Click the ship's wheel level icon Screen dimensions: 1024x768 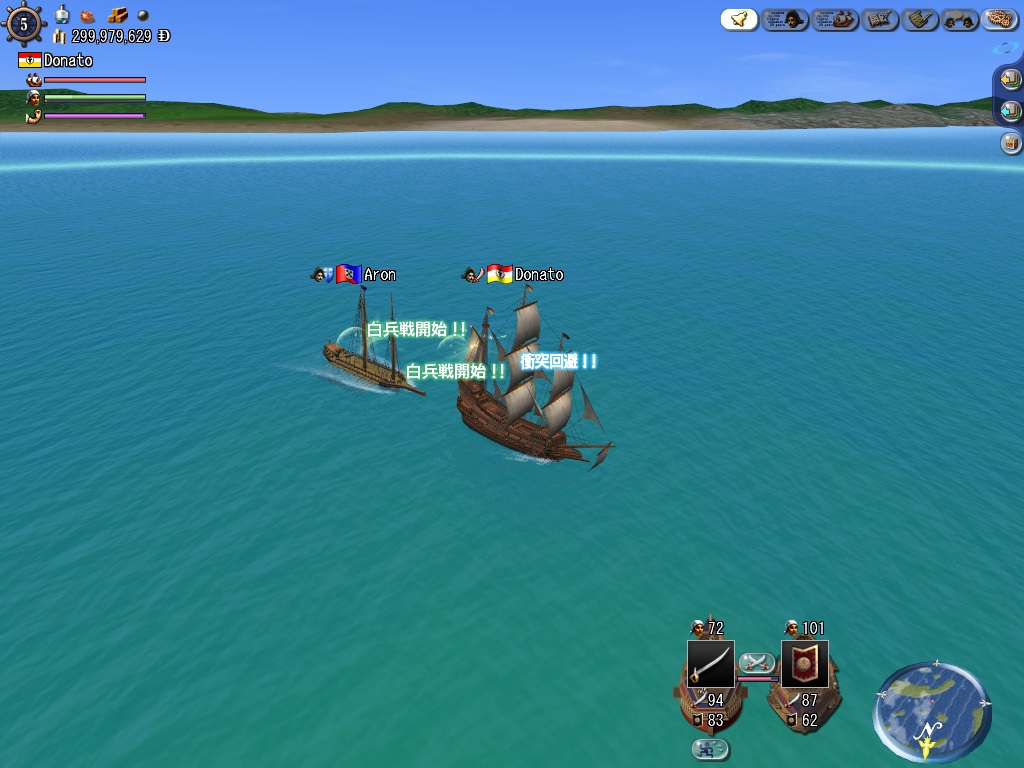pos(24,24)
